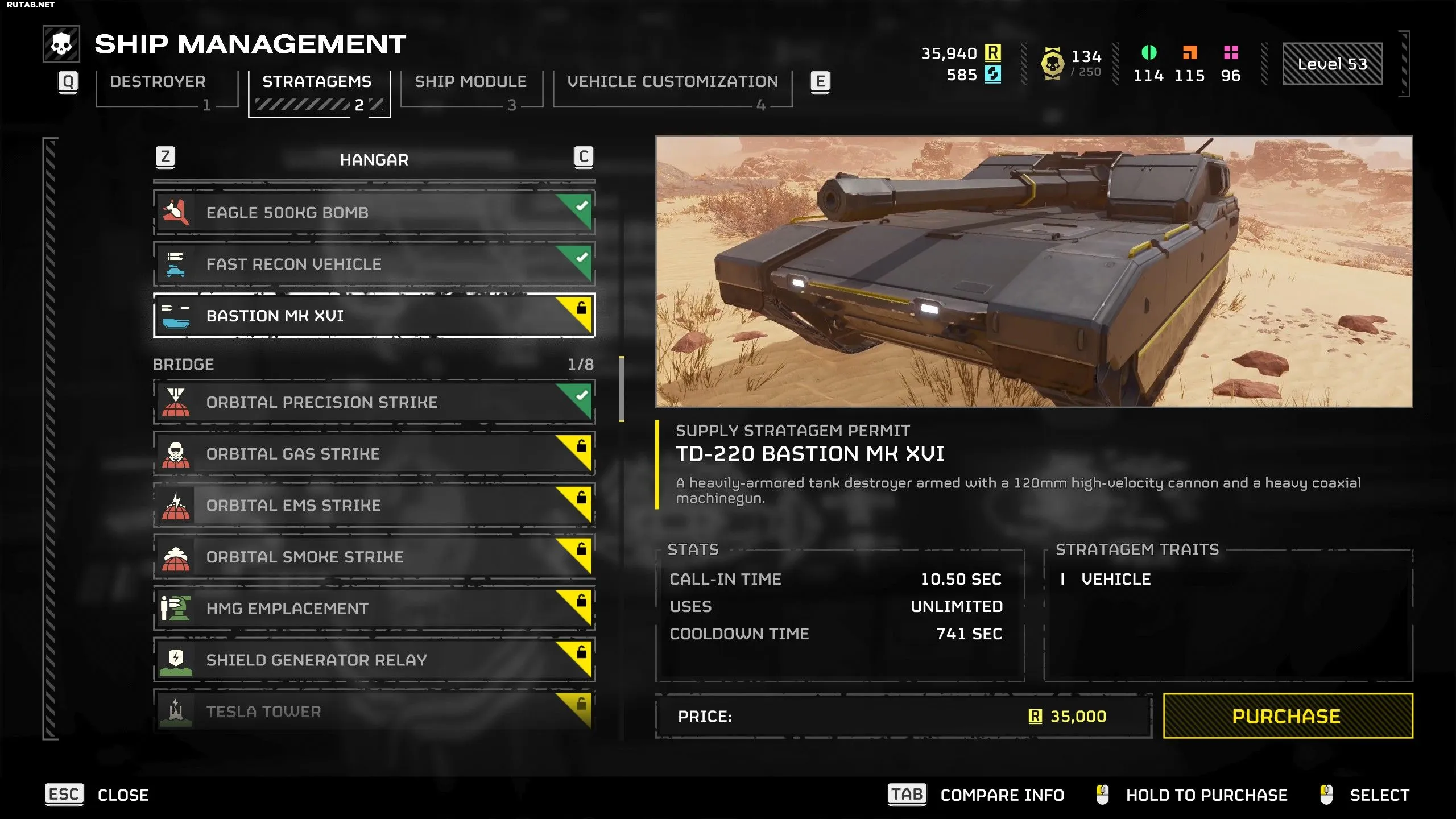Close the Ship Management screen

(x=97, y=795)
